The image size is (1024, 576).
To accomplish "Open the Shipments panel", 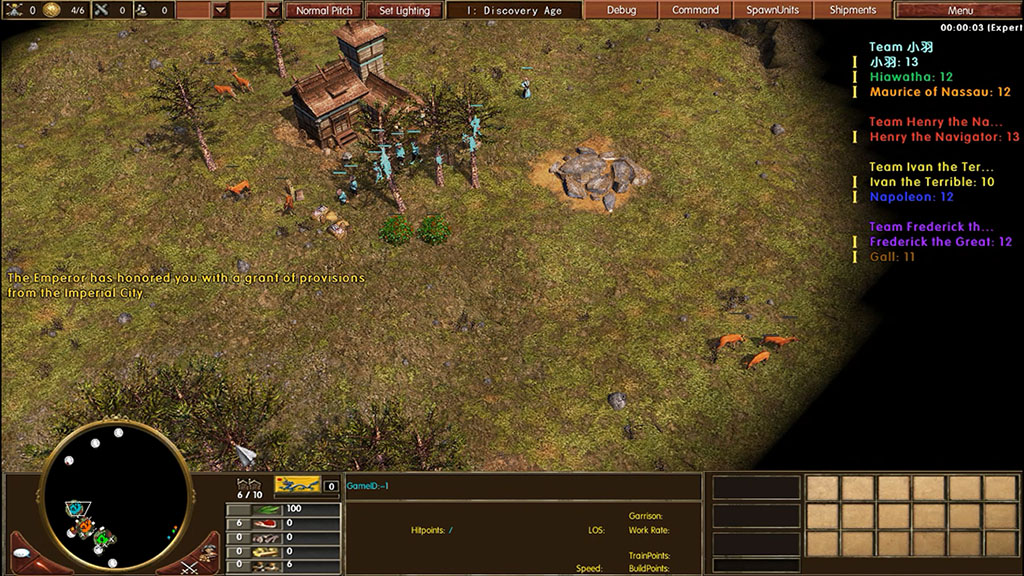I will point(852,10).
